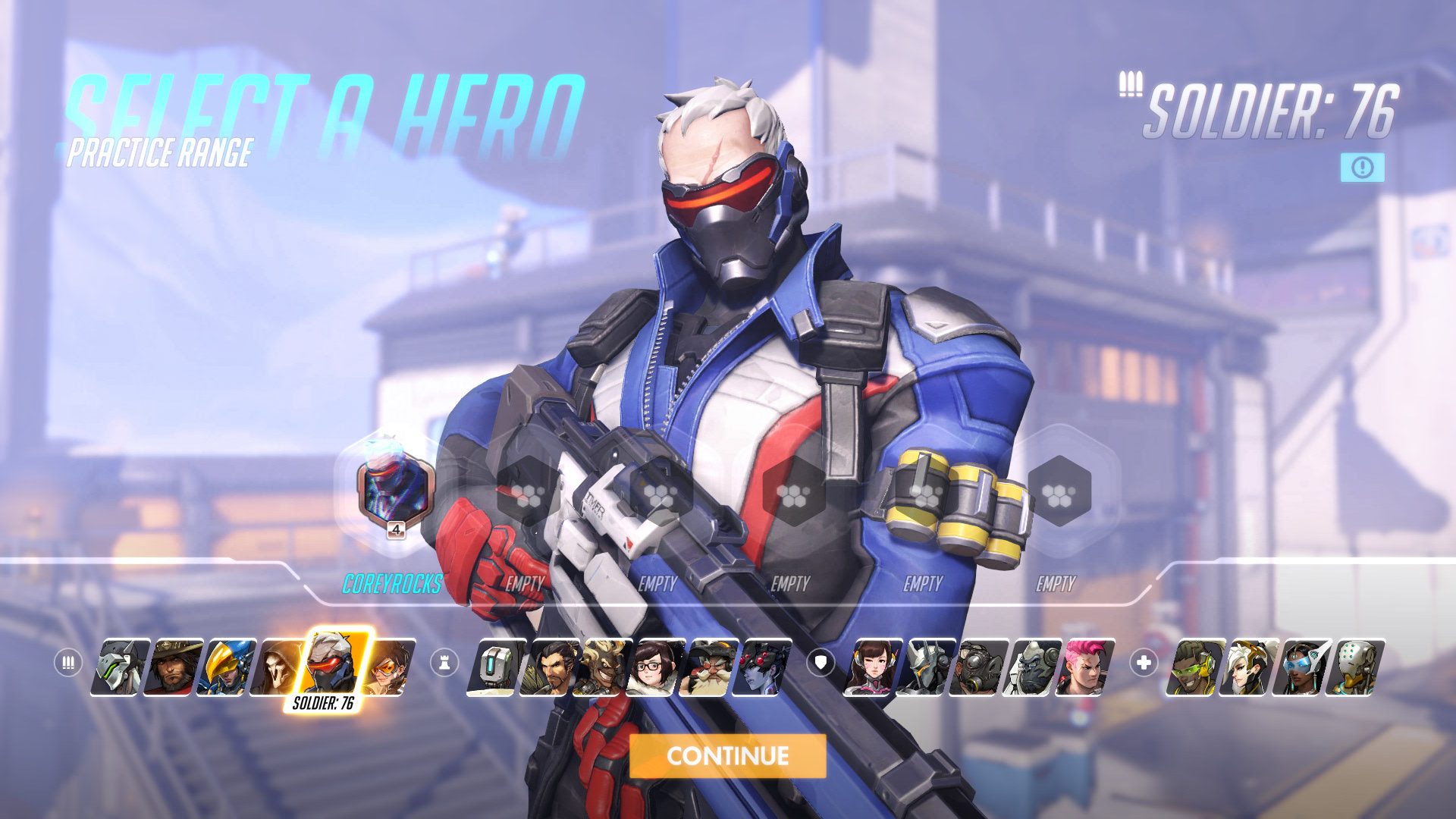Pick Pharah hero portrait
The image size is (1456, 819).
point(227,667)
